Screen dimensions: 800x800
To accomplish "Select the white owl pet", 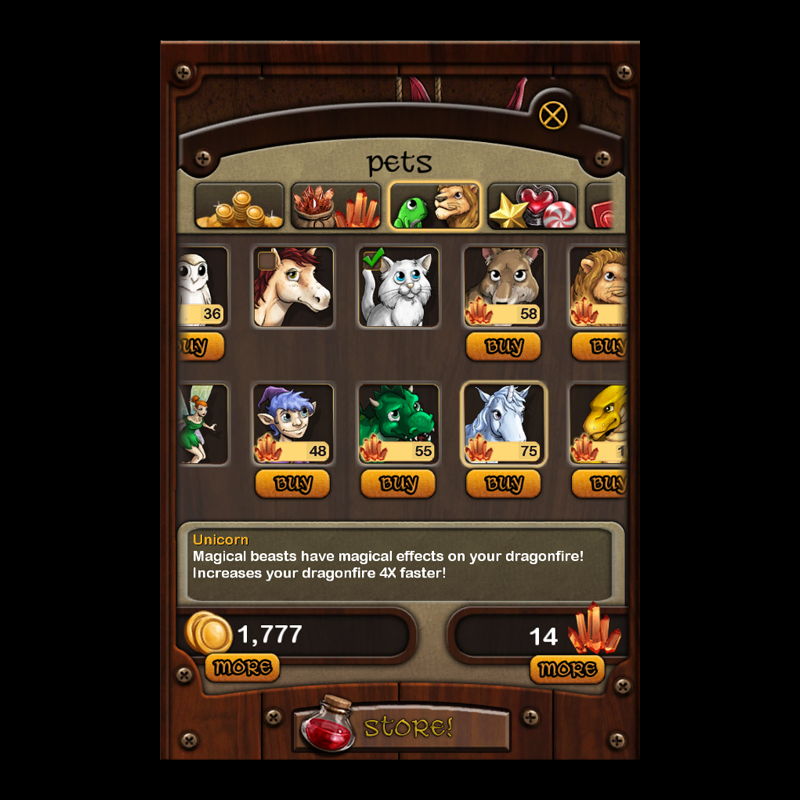I will pyautogui.click(x=203, y=287).
